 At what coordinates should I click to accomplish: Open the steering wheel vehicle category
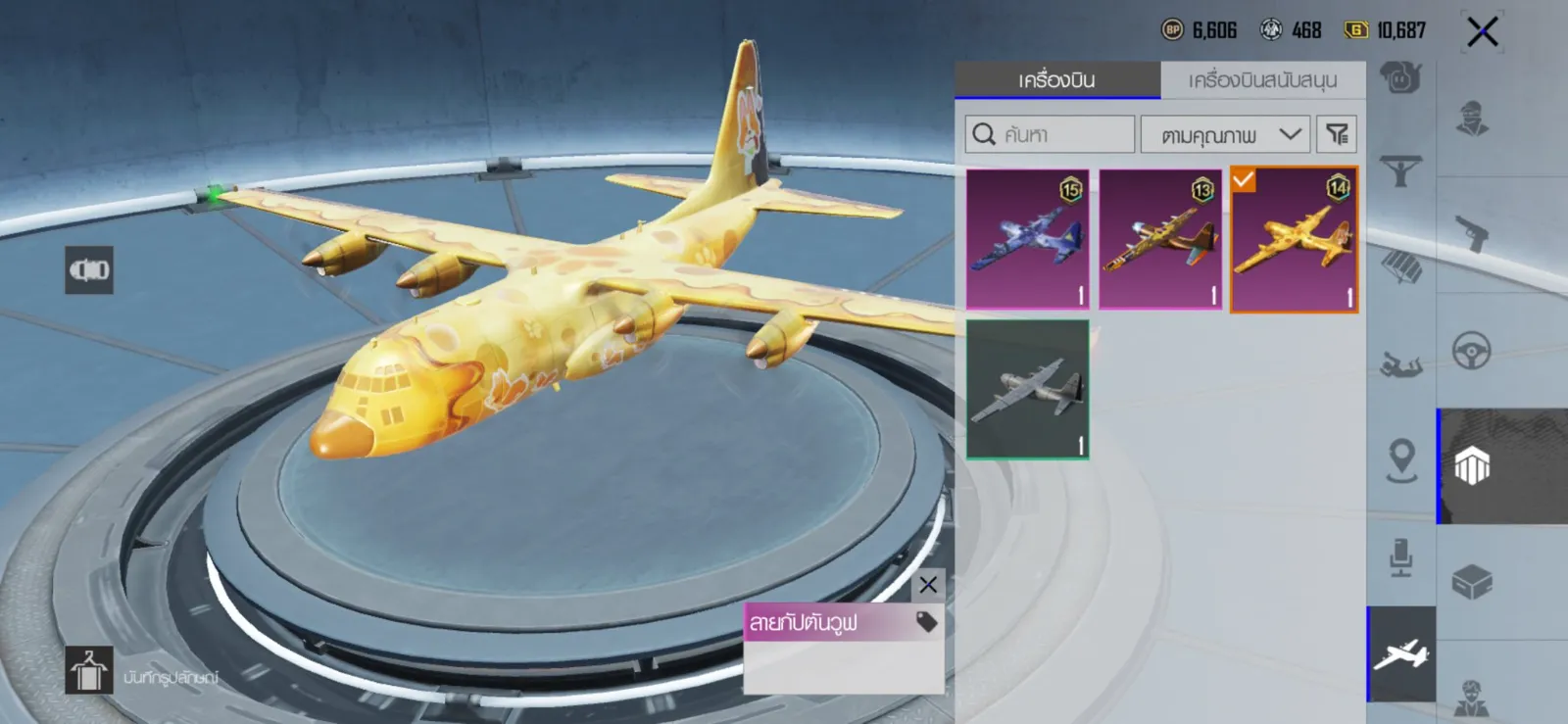(x=1471, y=350)
